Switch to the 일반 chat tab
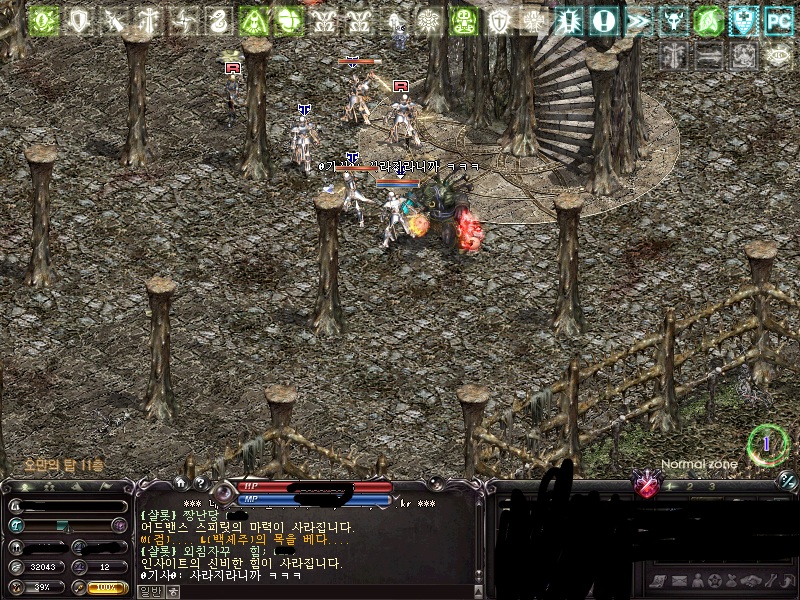Screen dimensions: 800x600 pyautogui.click(x=148, y=591)
